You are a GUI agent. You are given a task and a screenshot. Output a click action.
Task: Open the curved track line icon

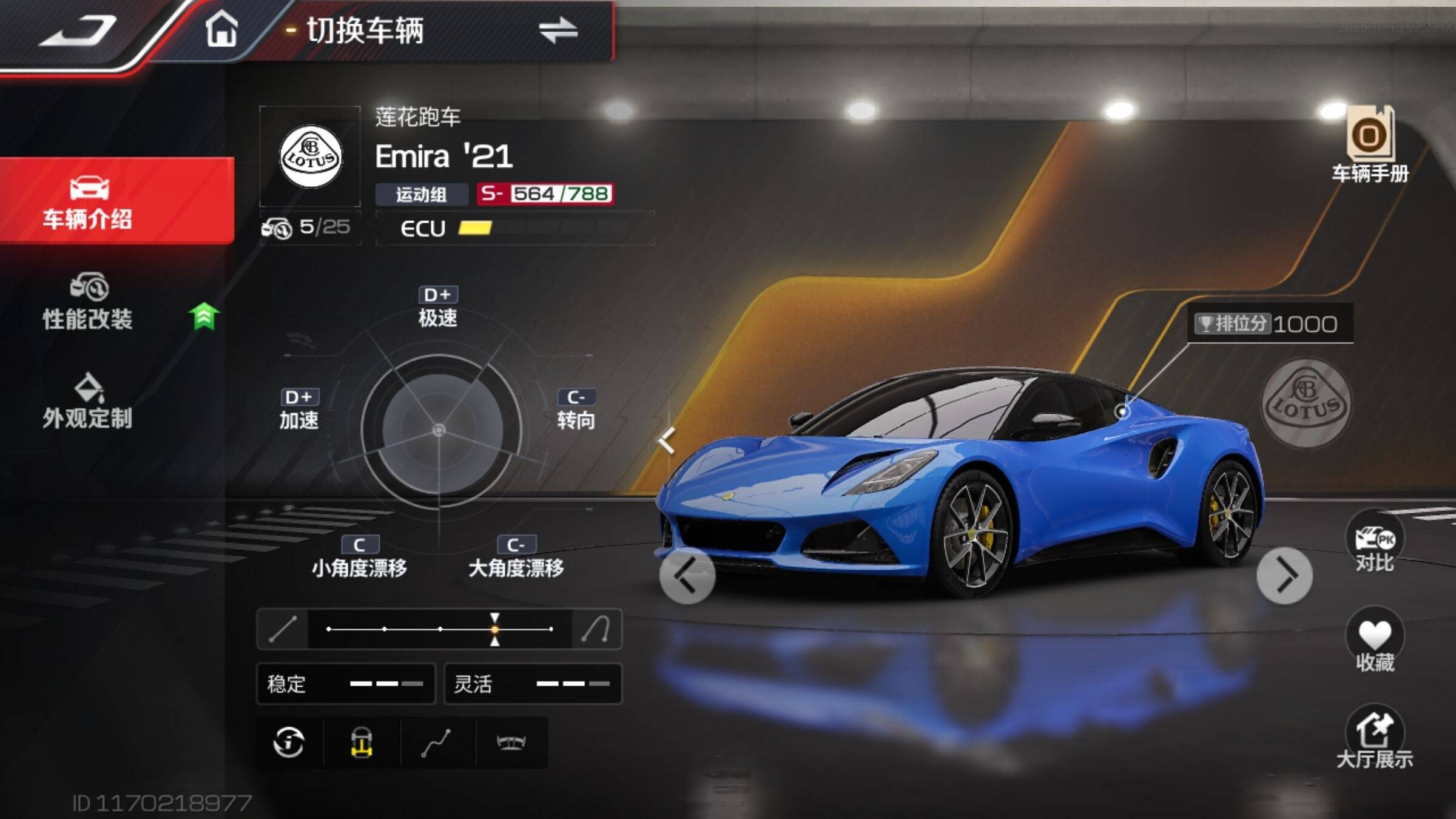pyautogui.click(x=436, y=743)
